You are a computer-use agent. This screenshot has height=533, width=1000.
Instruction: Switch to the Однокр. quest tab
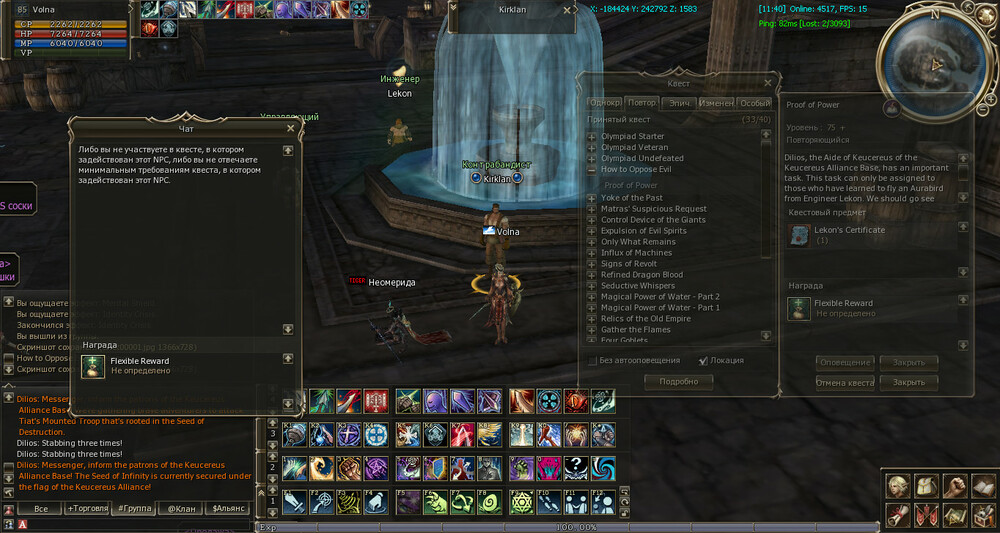(605, 103)
